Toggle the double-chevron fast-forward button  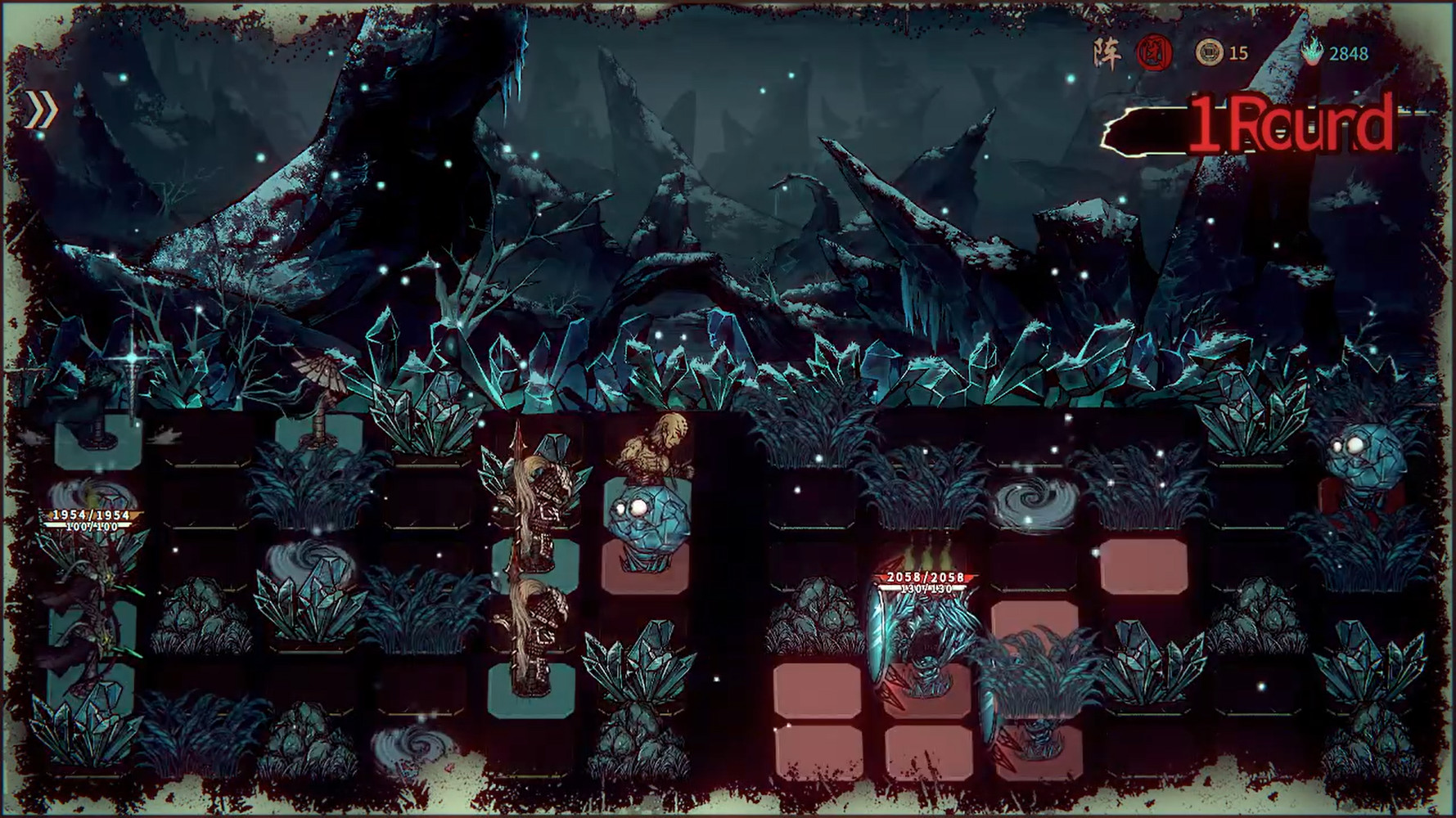pos(41,110)
